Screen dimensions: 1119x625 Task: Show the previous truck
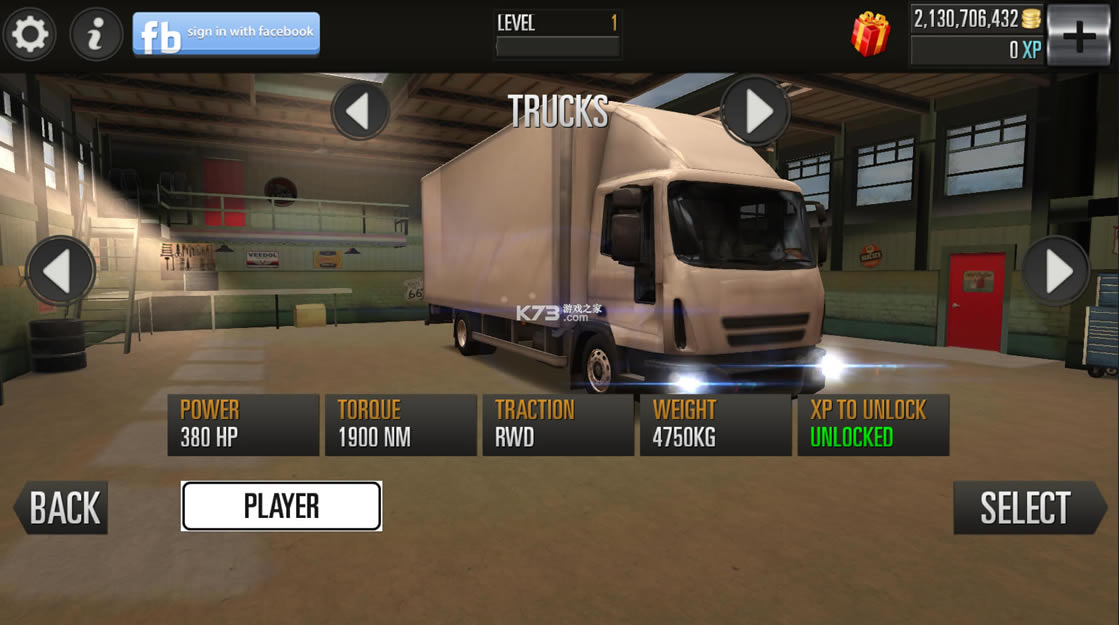pyautogui.click(x=61, y=271)
